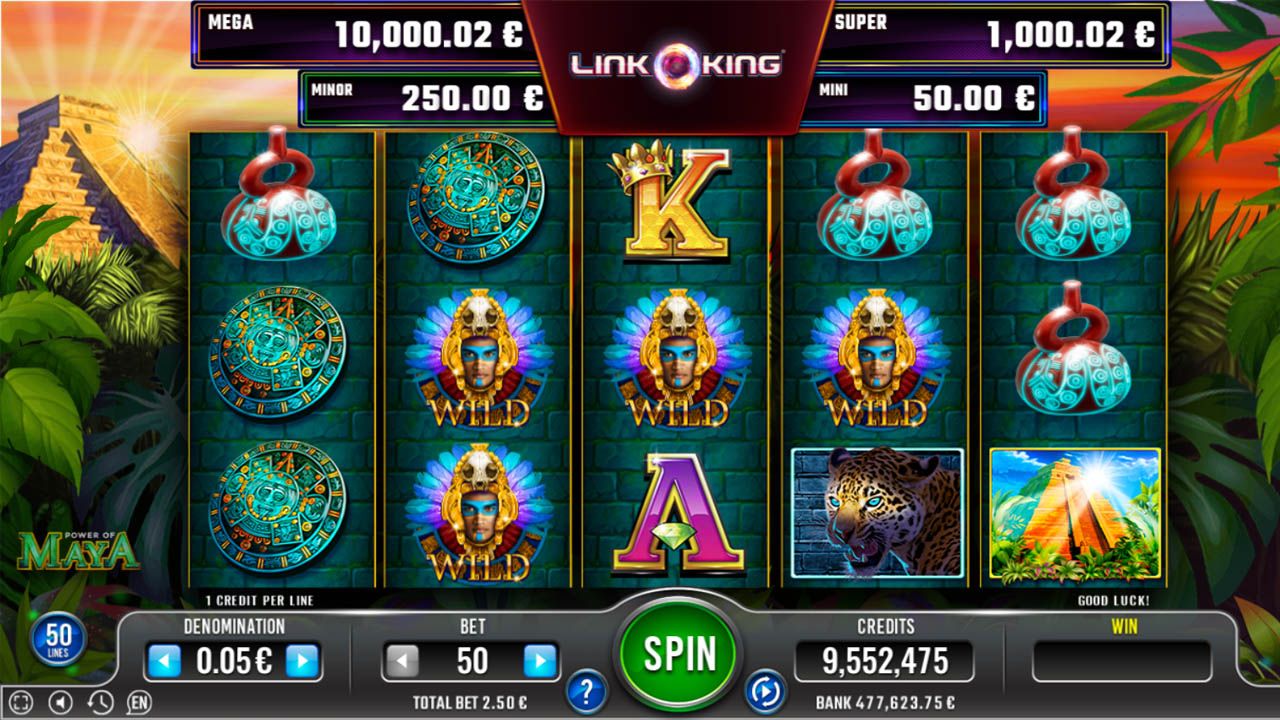Lower the bet with the grey left arrow

[402, 661]
